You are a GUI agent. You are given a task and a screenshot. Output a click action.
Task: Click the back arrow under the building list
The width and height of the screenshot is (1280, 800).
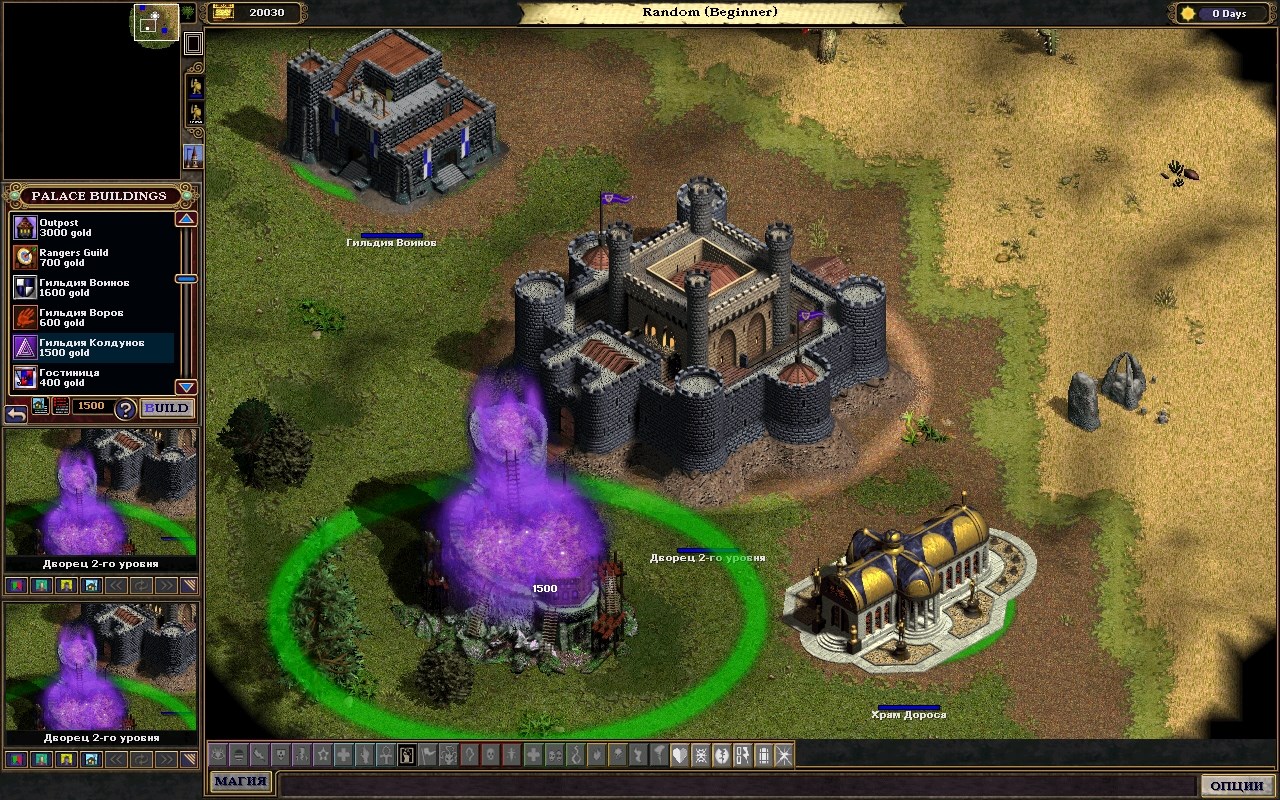15,411
